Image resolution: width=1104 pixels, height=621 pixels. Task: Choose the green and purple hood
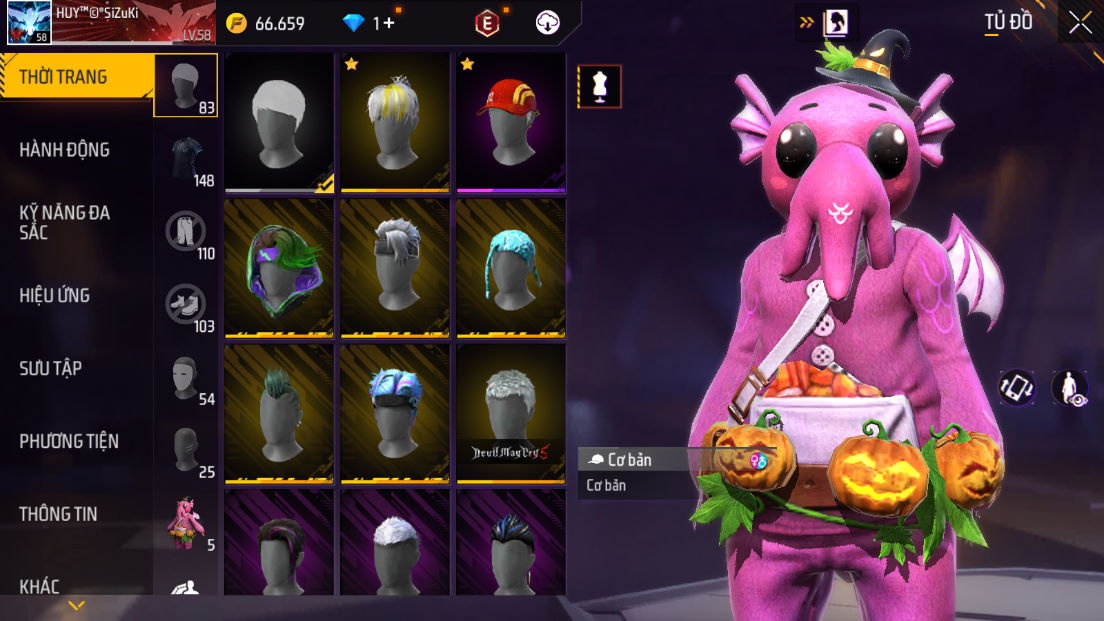coord(279,267)
